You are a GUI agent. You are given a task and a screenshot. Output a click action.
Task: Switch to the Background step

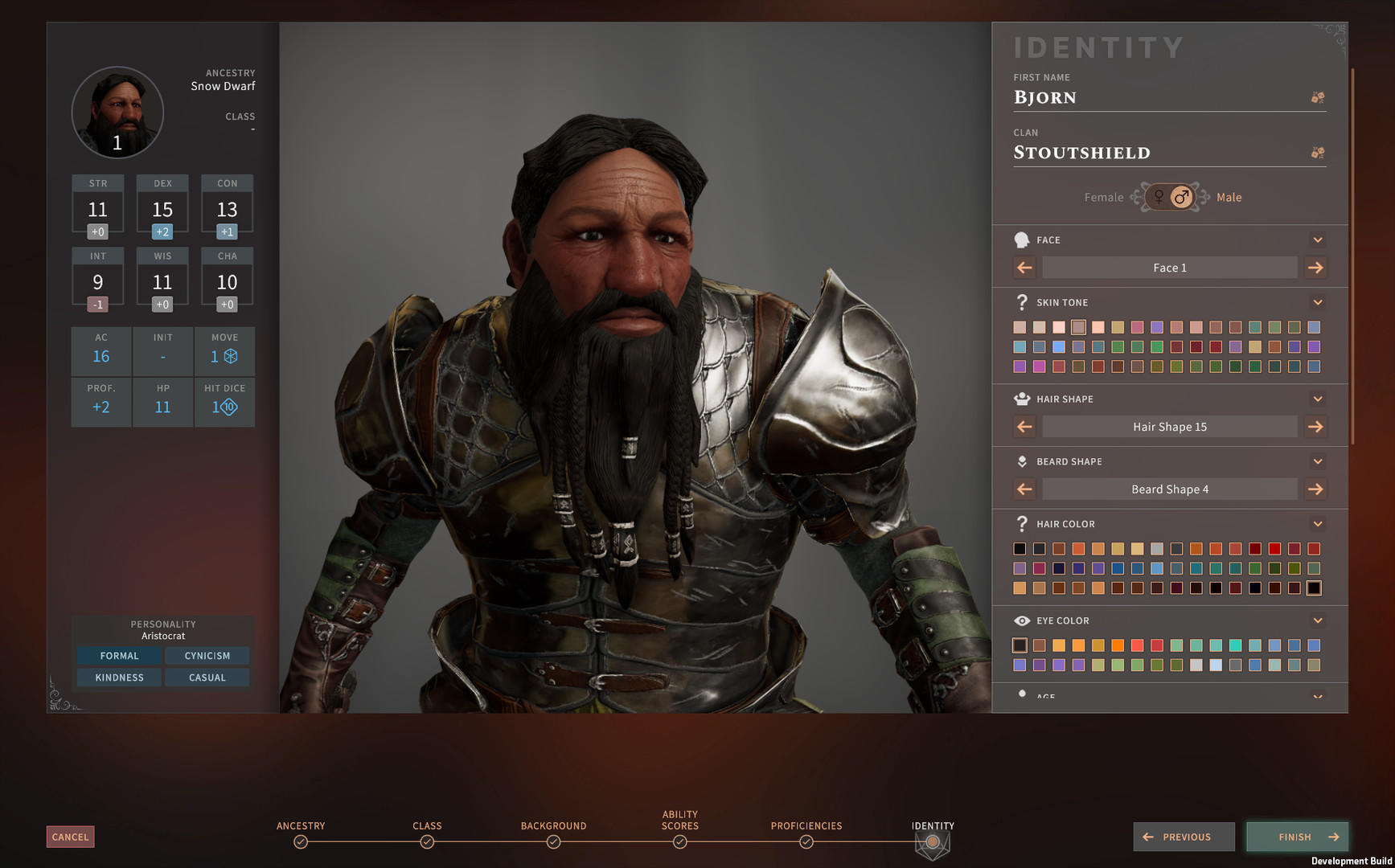(x=553, y=841)
